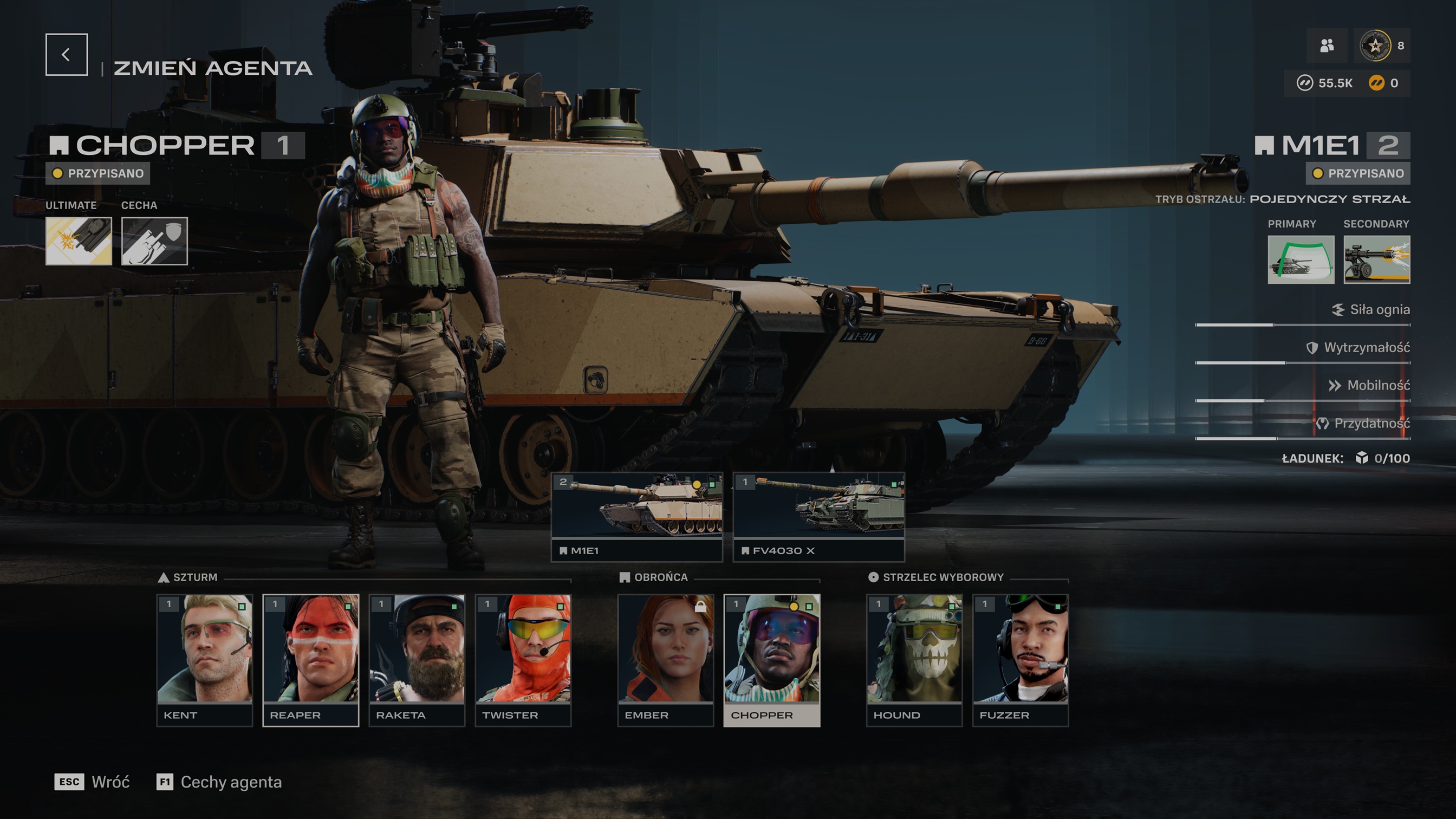
Task: Select the Hound sniper agent
Action: click(914, 659)
